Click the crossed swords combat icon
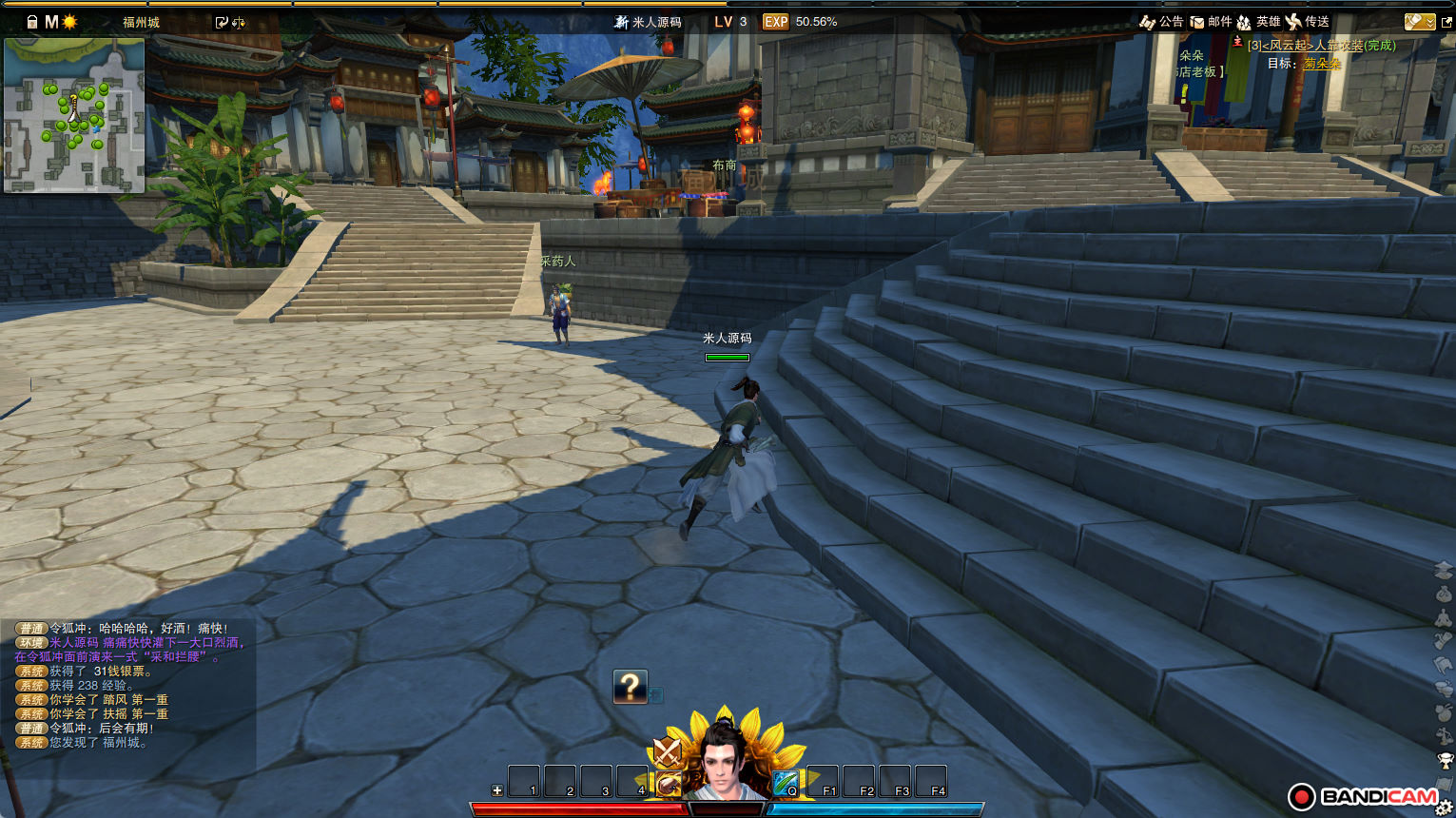1456x818 pixels. (x=667, y=752)
